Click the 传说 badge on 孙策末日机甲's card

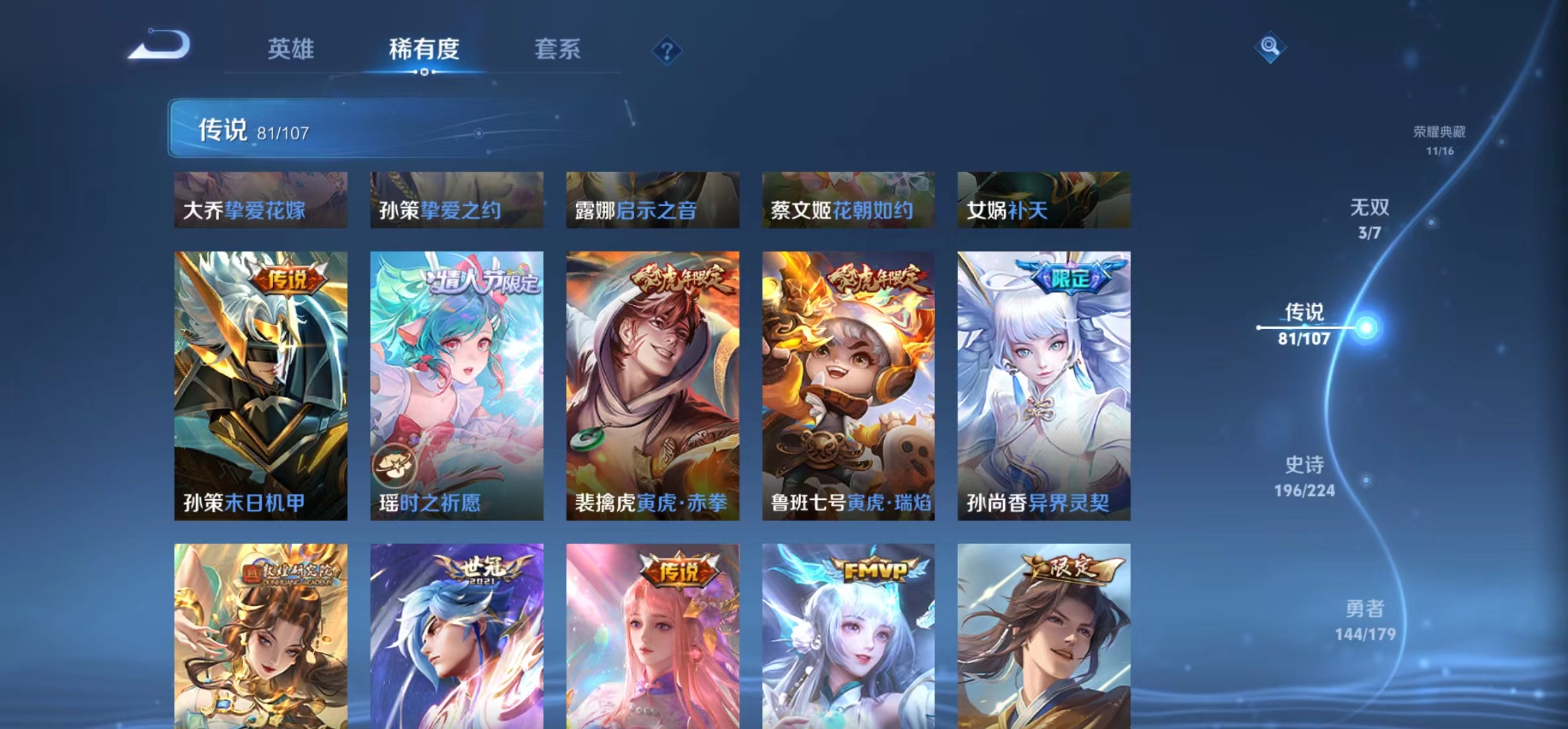click(x=290, y=280)
